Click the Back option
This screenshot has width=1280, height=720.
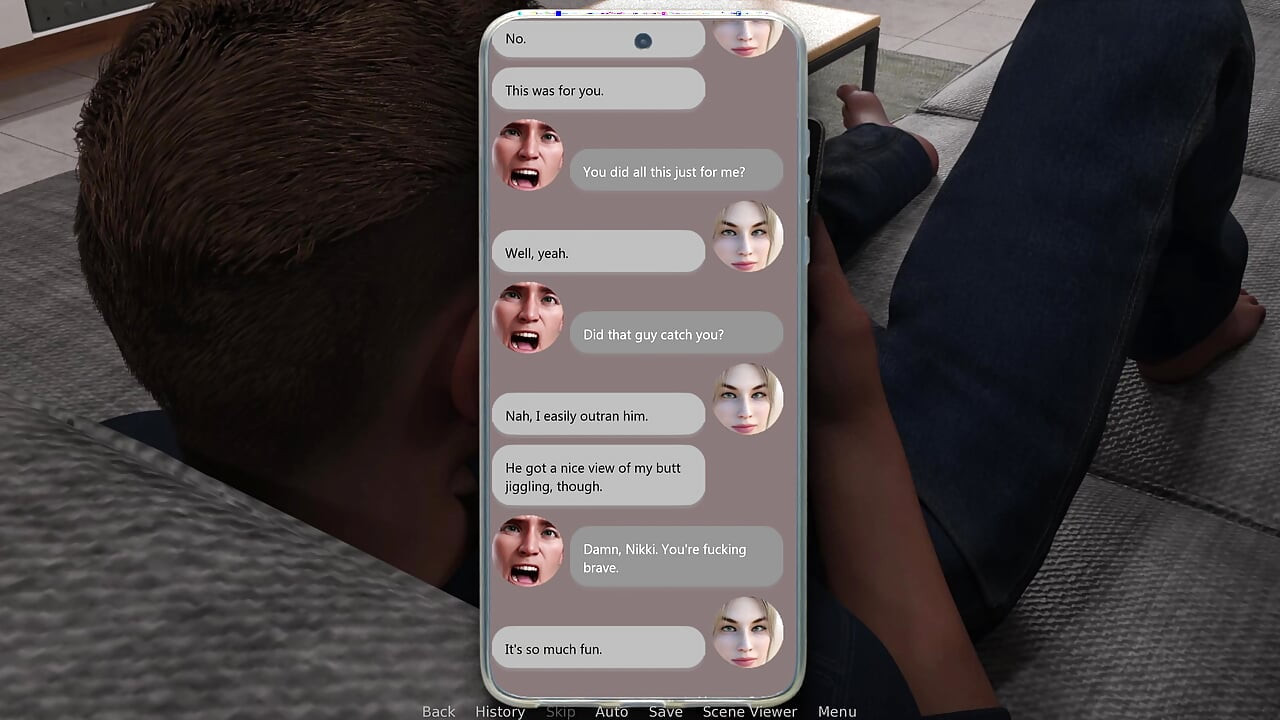438,711
